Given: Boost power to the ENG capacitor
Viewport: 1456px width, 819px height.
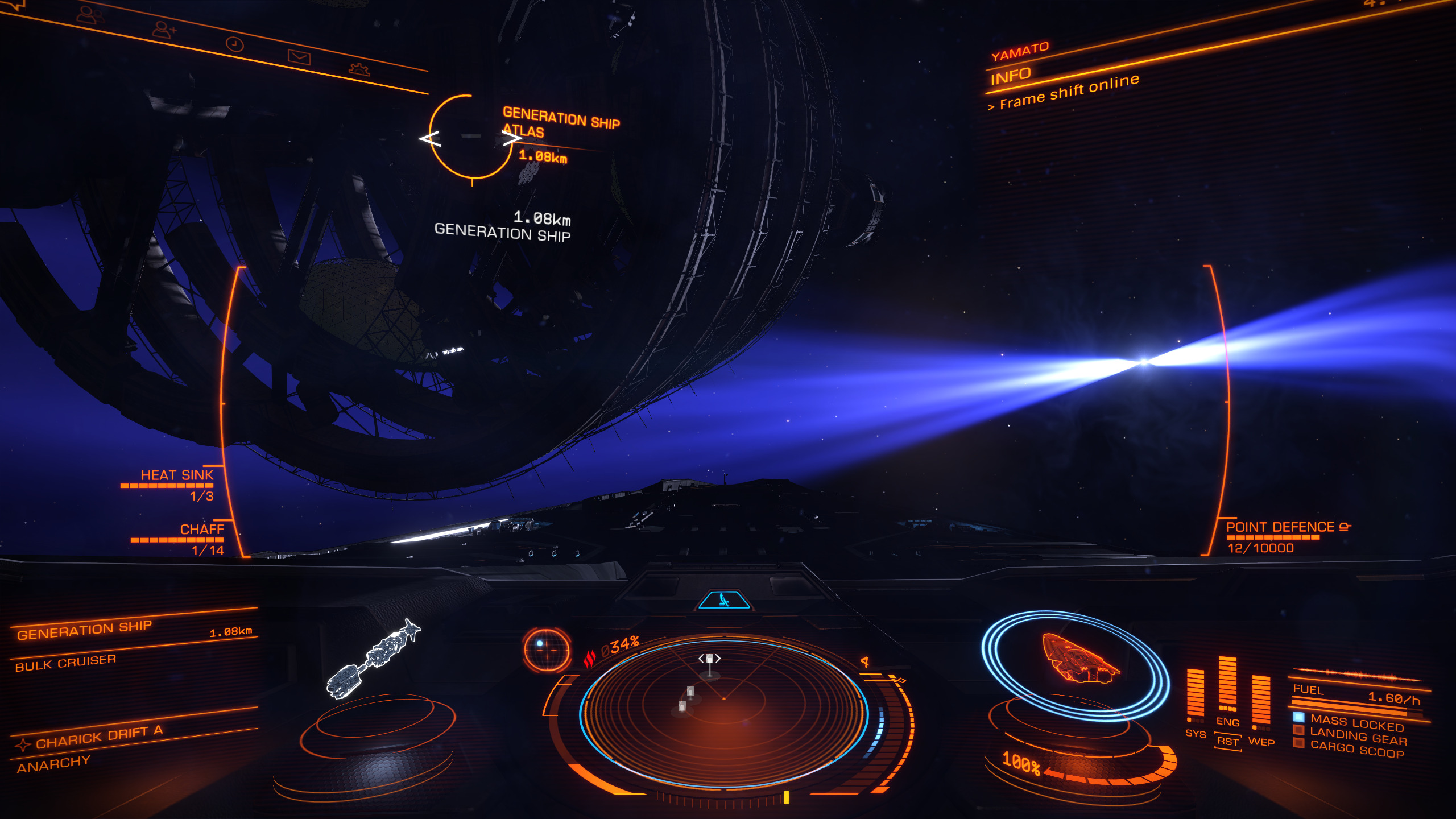Looking at the screenshot, I should (1227, 722).
